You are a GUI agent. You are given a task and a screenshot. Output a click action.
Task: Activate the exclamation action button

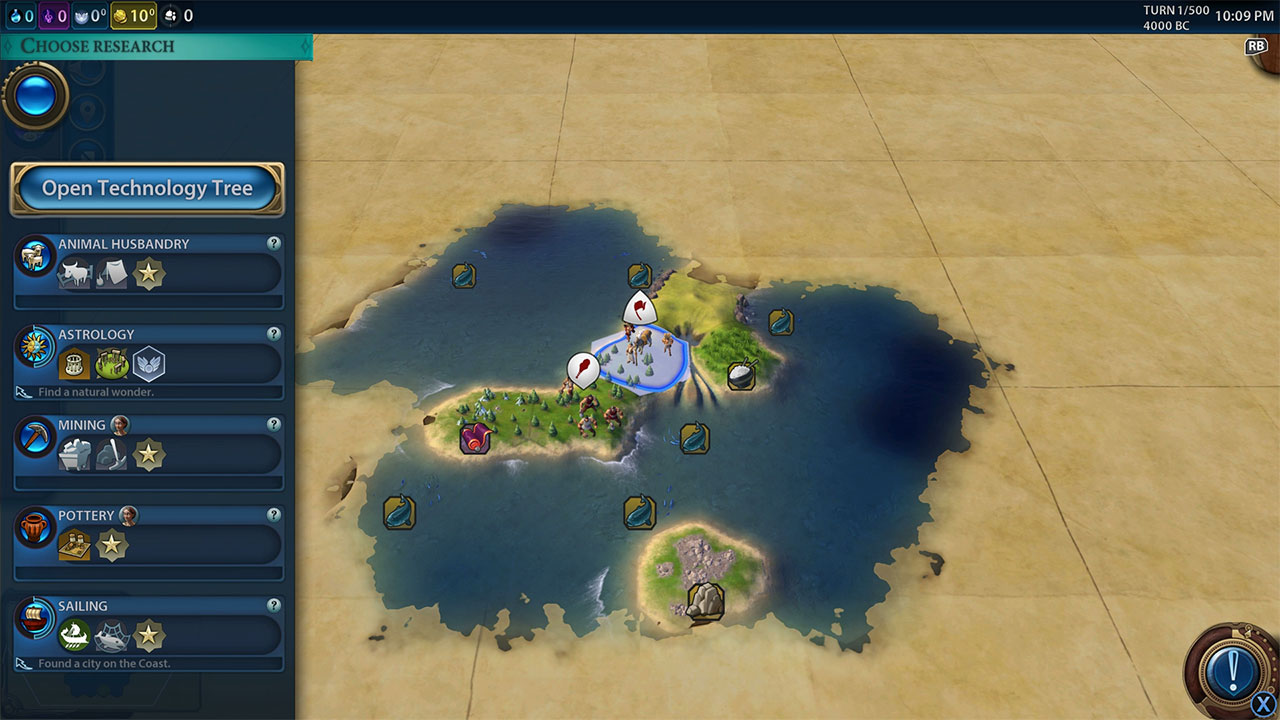(x=1231, y=667)
